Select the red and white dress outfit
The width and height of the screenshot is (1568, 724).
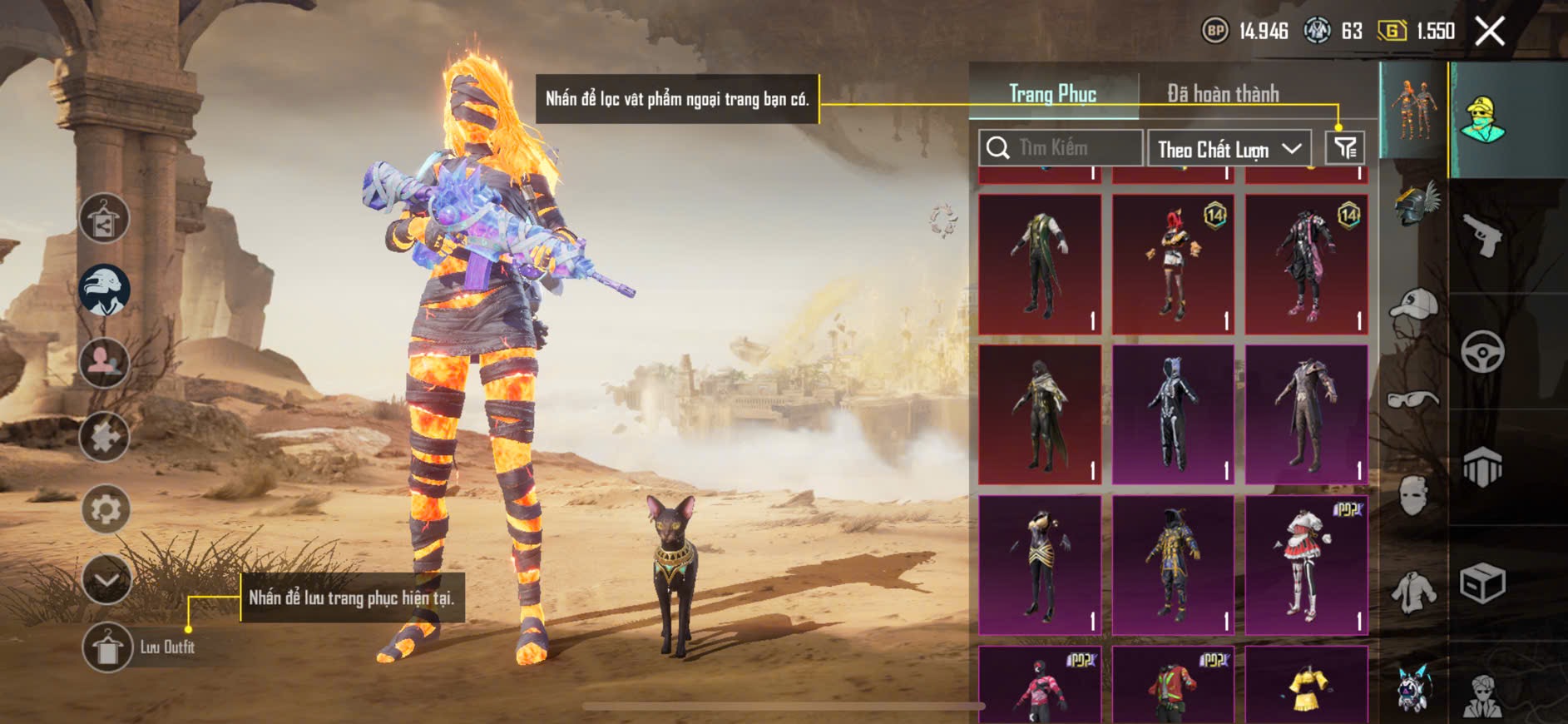coord(1306,566)
